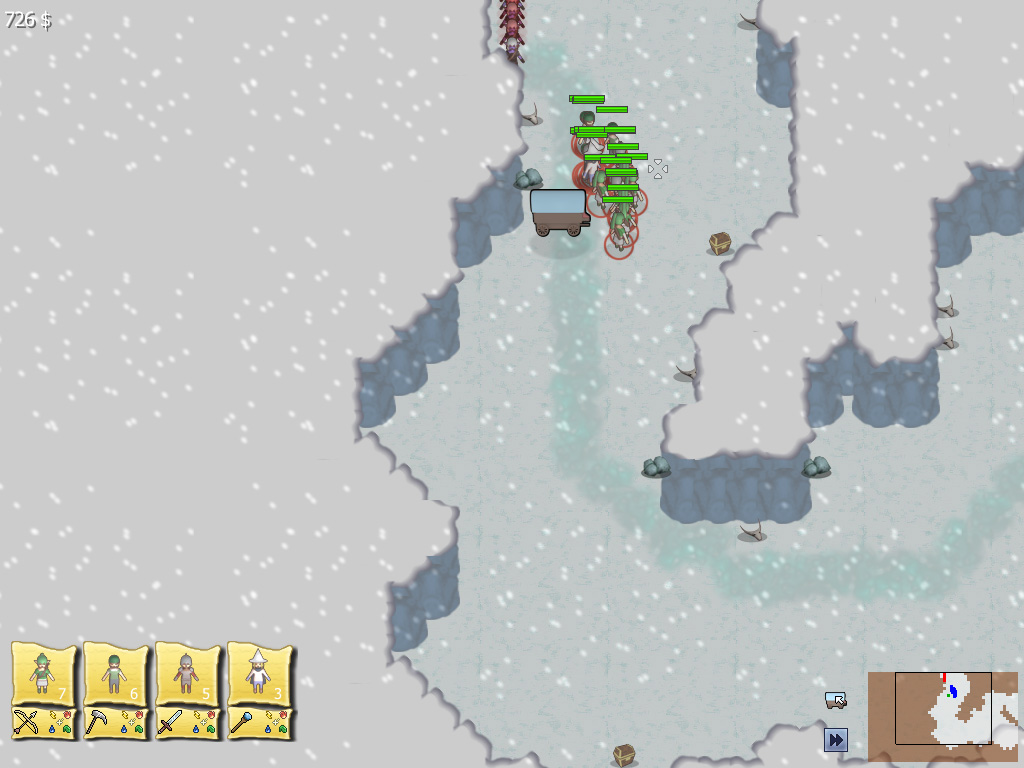Open the sword upgrade panel
The width and height of the screenshot is (1024, 768).
187,723
